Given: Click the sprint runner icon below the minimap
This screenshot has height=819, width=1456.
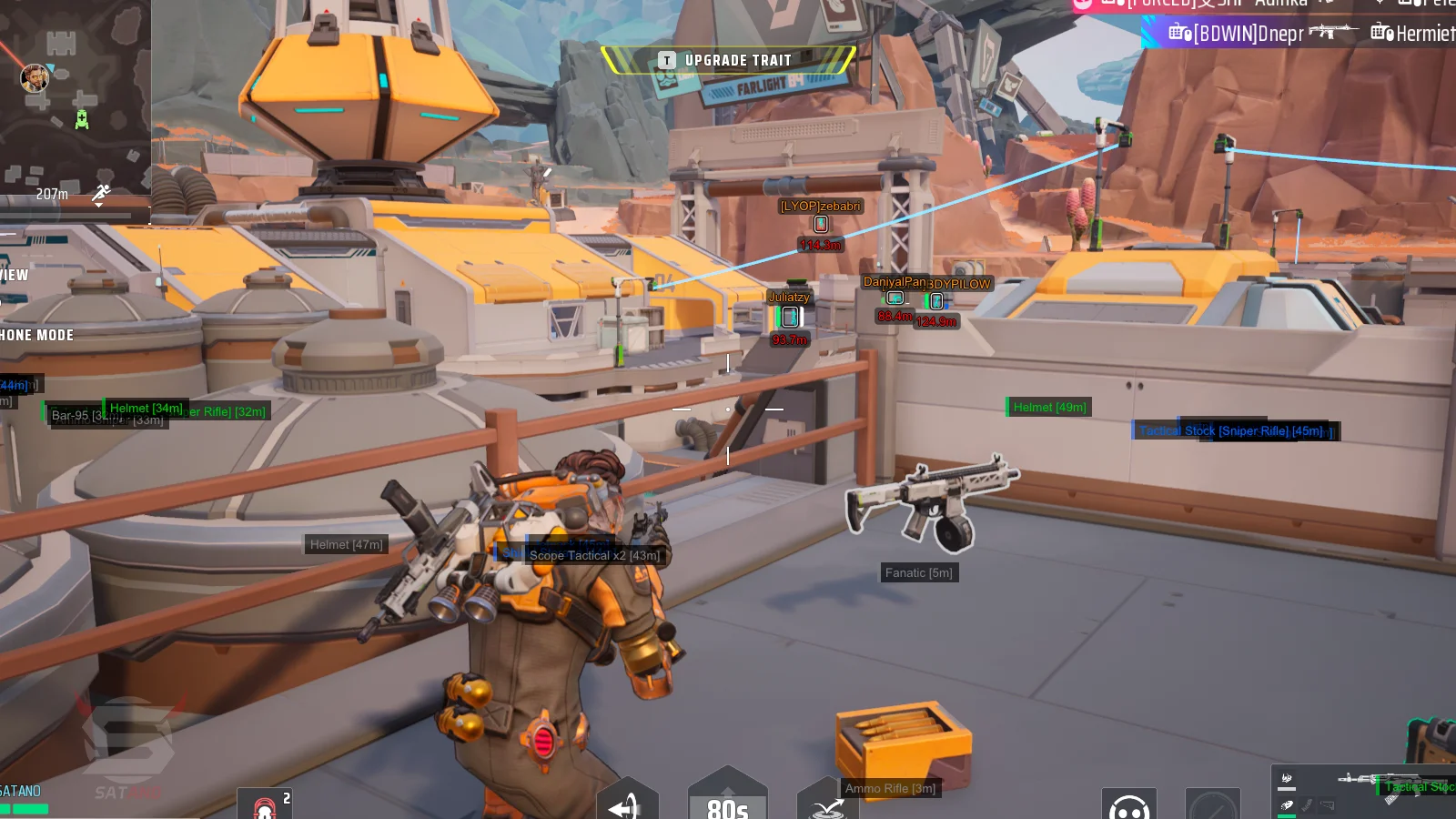Looking at the screenshot, I should pos(101,193).
